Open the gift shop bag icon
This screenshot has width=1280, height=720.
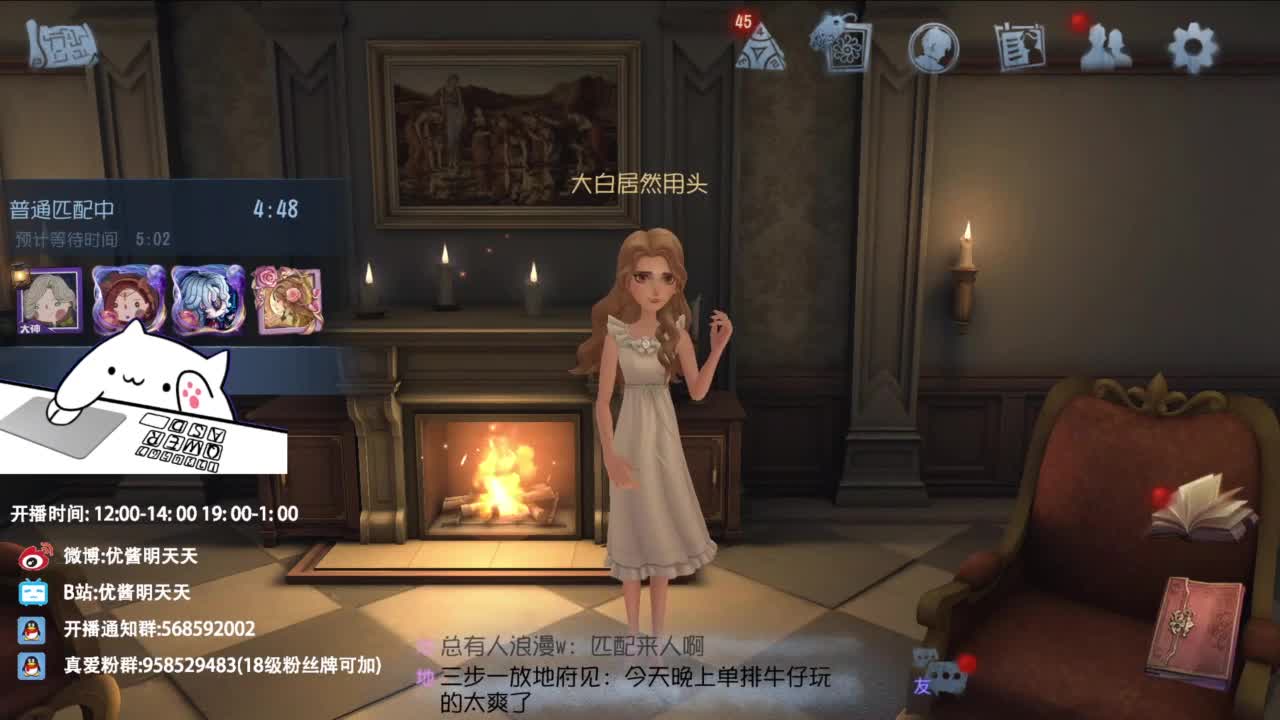click(x=845, y=47)
